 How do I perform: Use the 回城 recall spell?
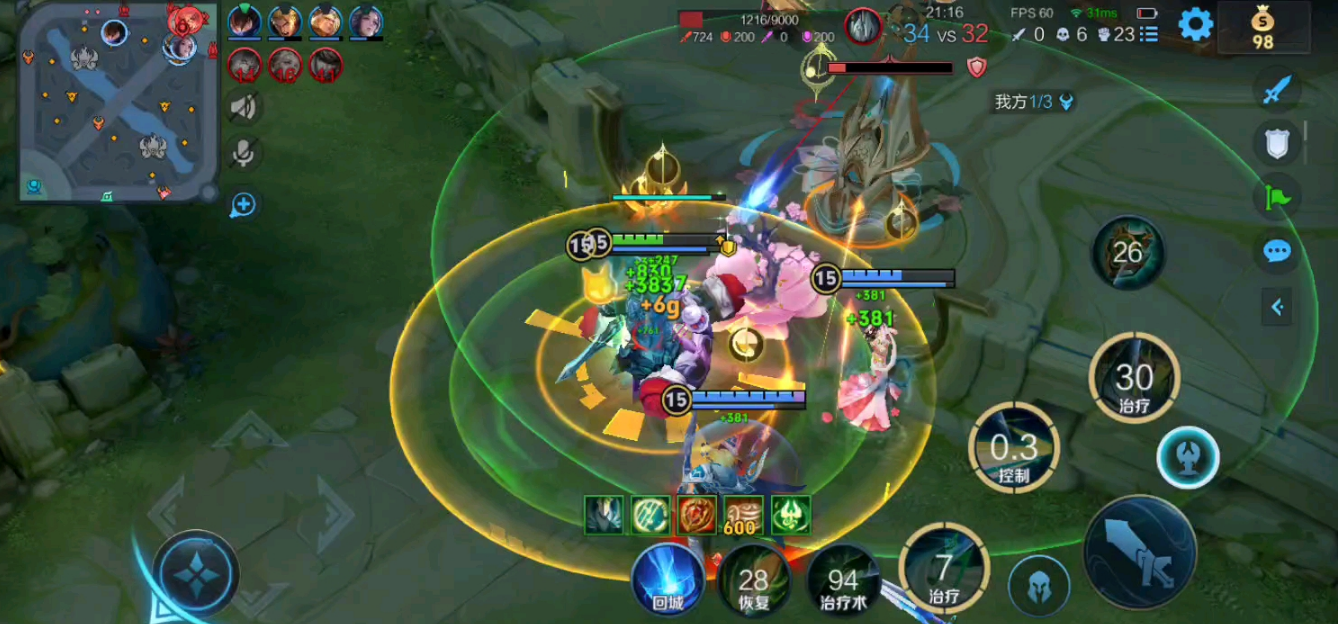668,579
